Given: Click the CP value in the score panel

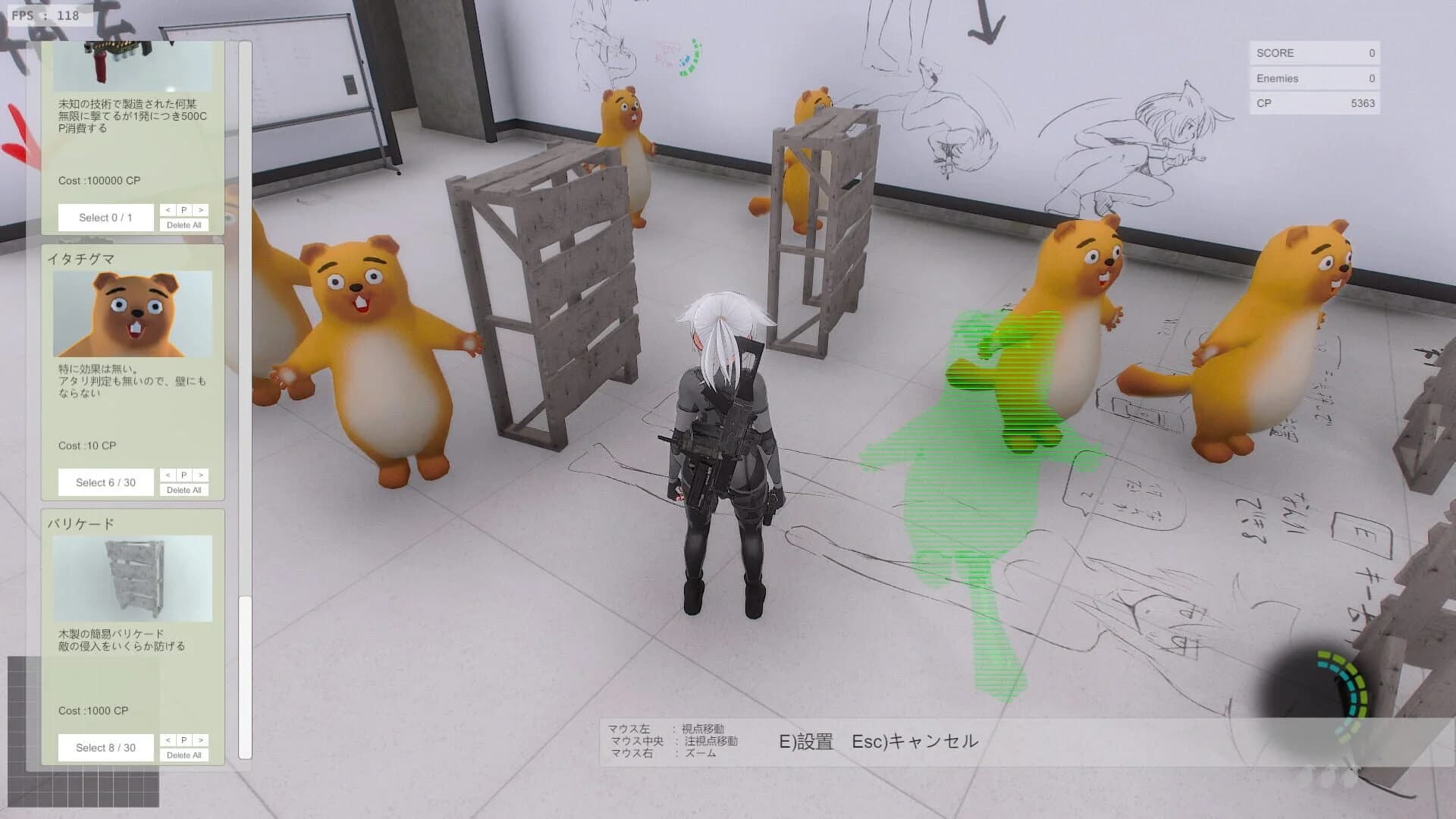Looking at the screenshot, I should pyautogui.click(x=1363, y=103).
